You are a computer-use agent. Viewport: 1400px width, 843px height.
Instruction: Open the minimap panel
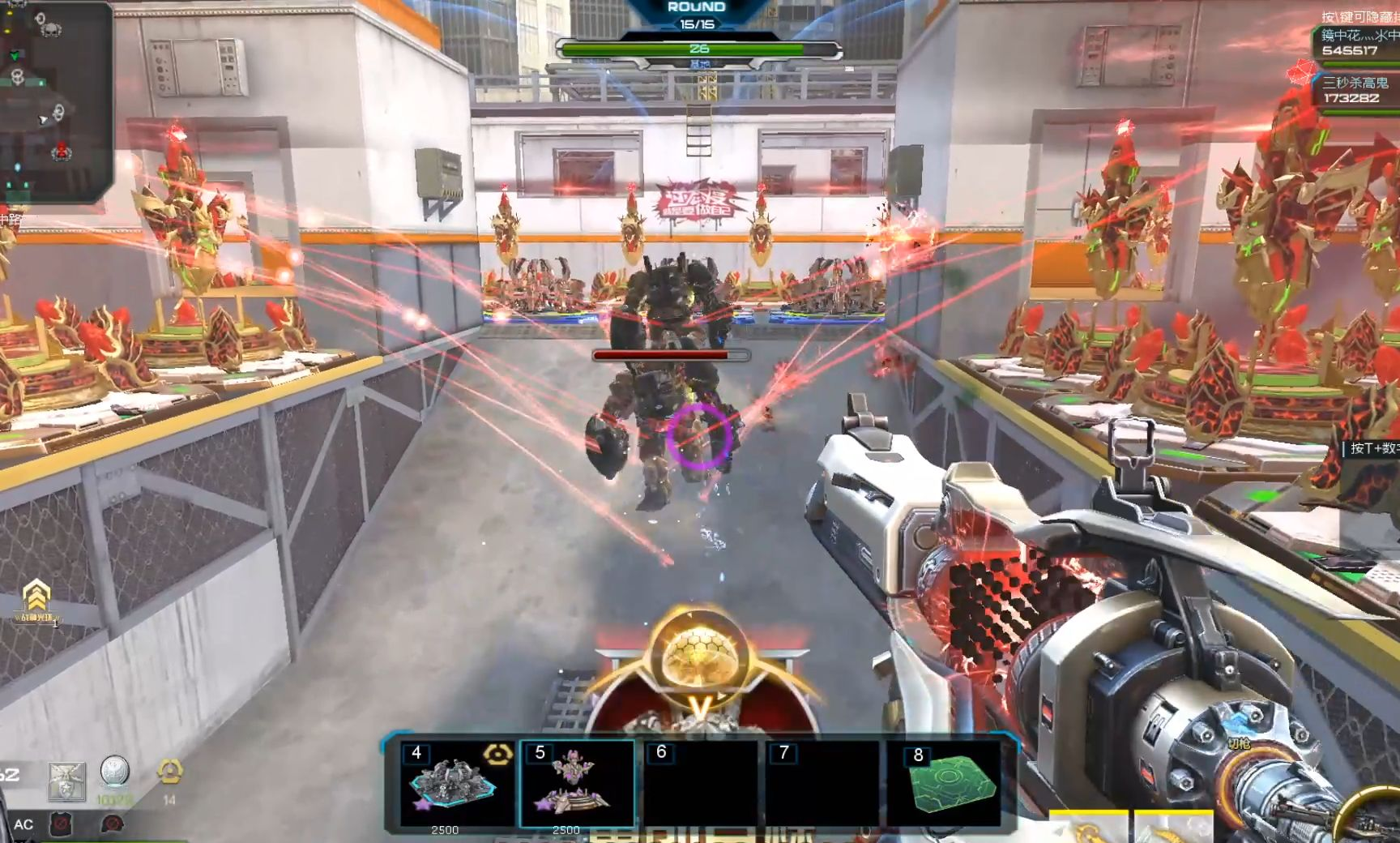53,101
